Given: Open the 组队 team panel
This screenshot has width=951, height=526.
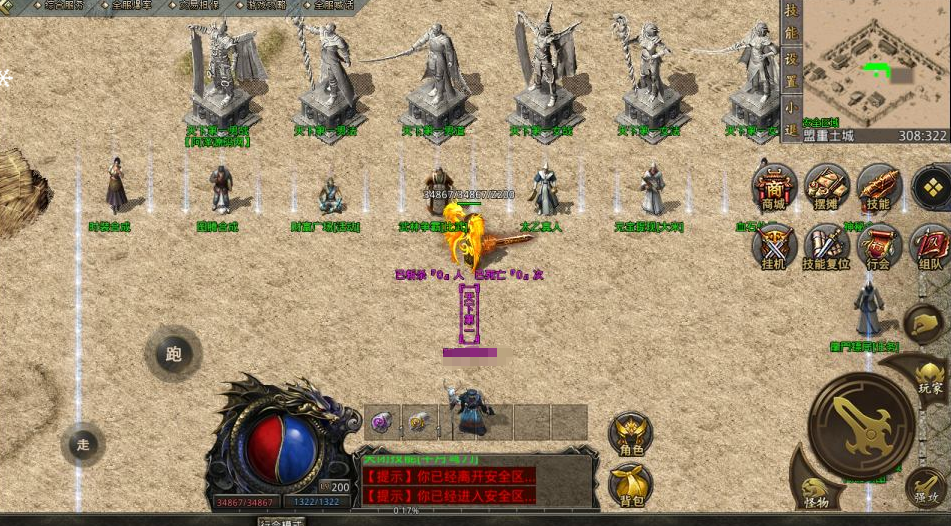Looking at the screenshot, I should [x=930, y=245].
